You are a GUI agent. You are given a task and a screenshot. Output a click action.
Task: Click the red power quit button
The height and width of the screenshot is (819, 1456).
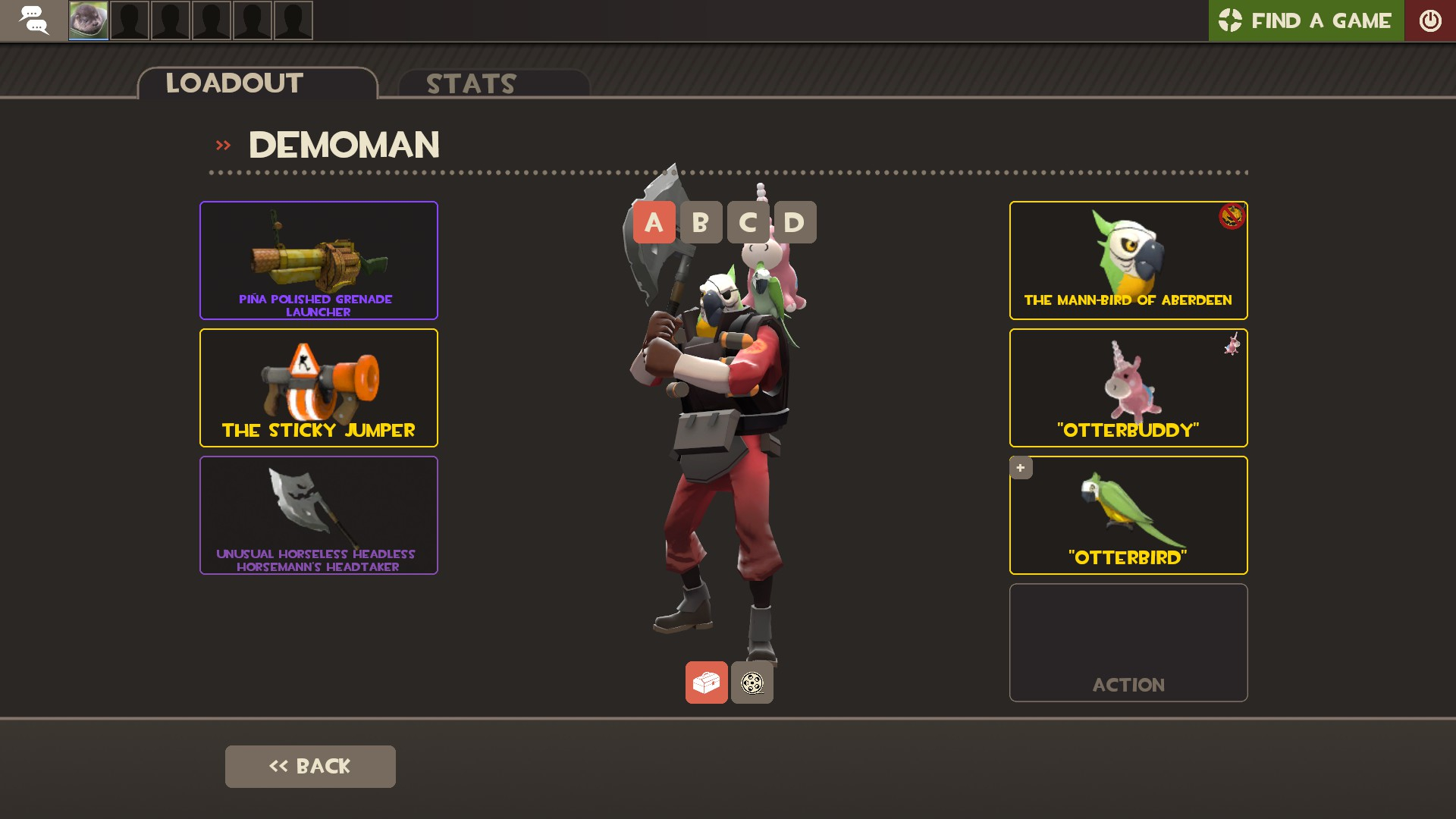(1430, 20)
